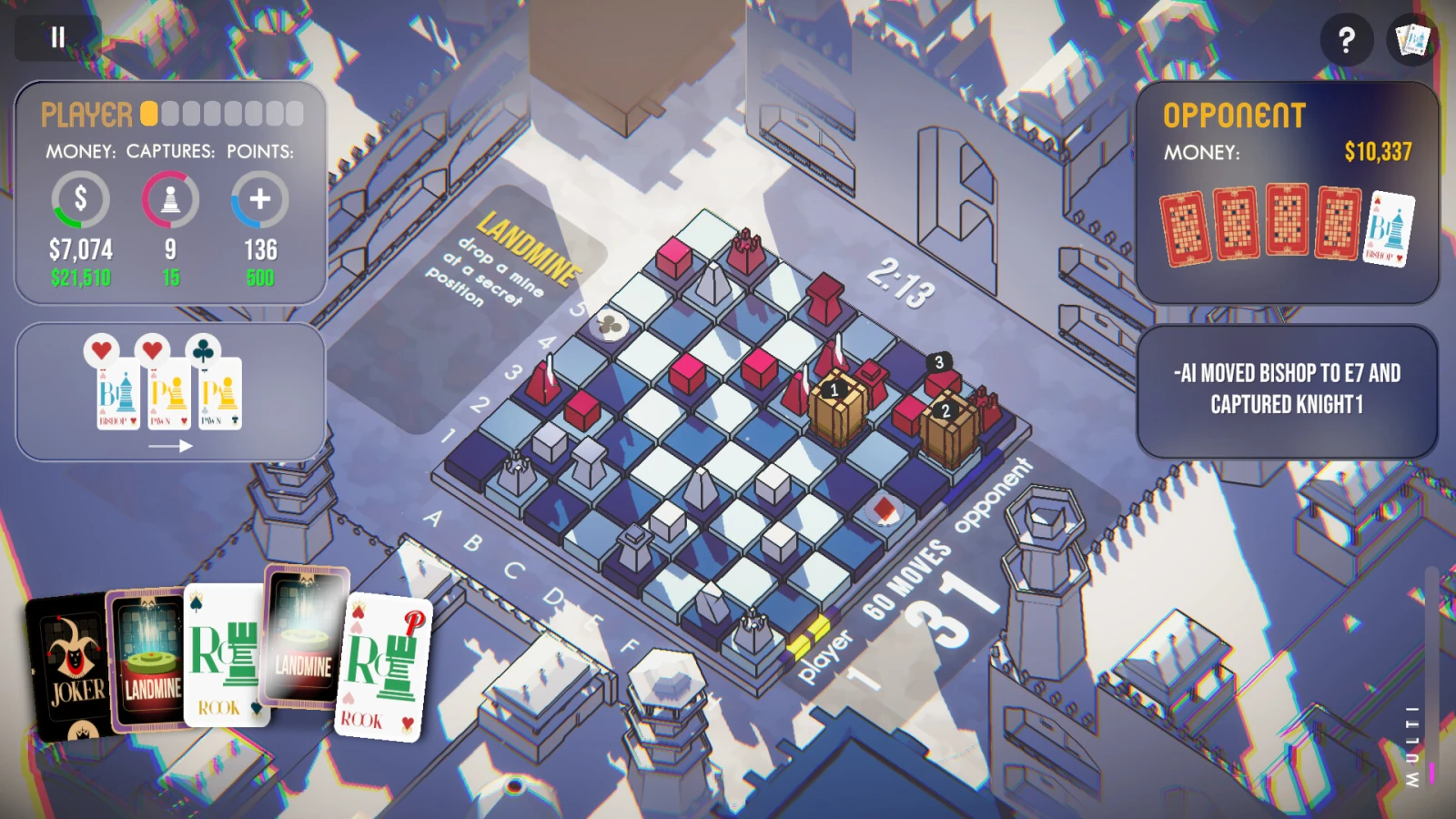Screen dimensions: 1456x819
Task: Click the pawn captures icon
Action: [x=170, y=198]
